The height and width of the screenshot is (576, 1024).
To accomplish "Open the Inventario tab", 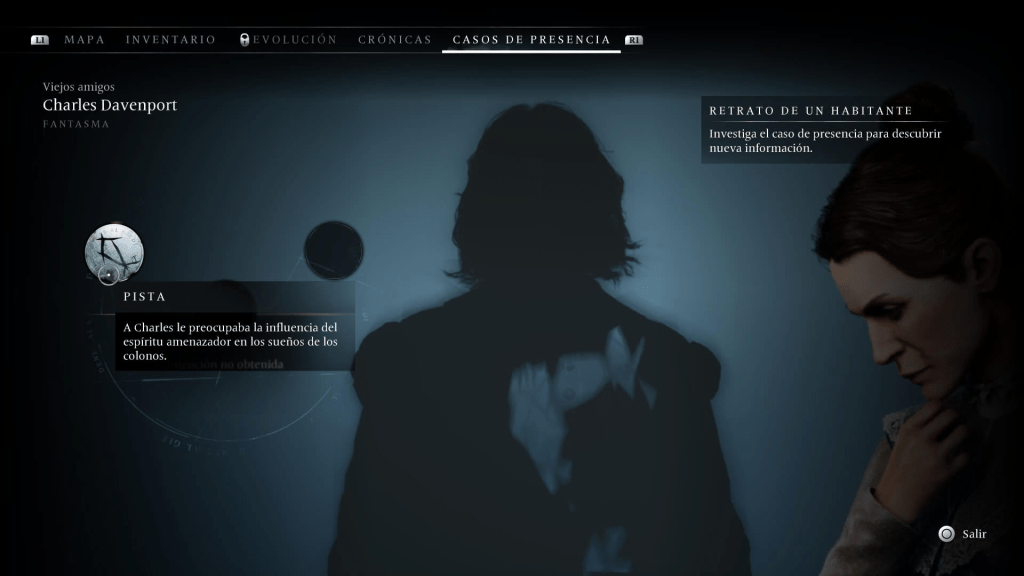I will coord(171,40).
